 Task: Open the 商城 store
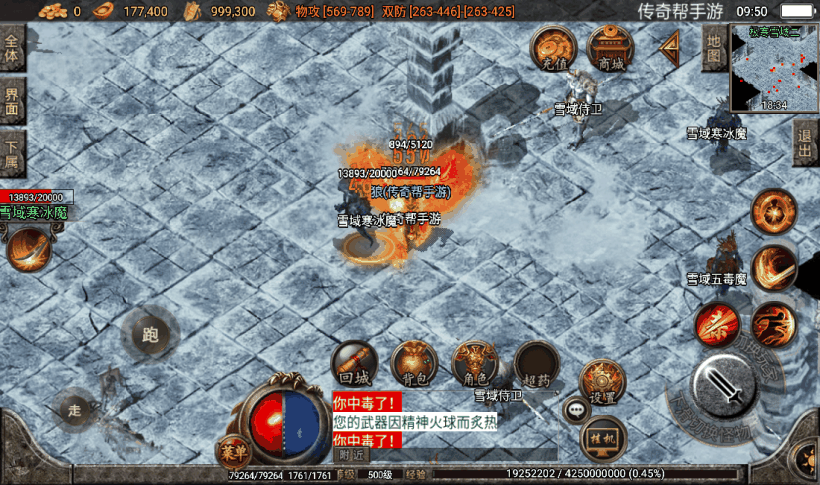[x=611, y=48]
